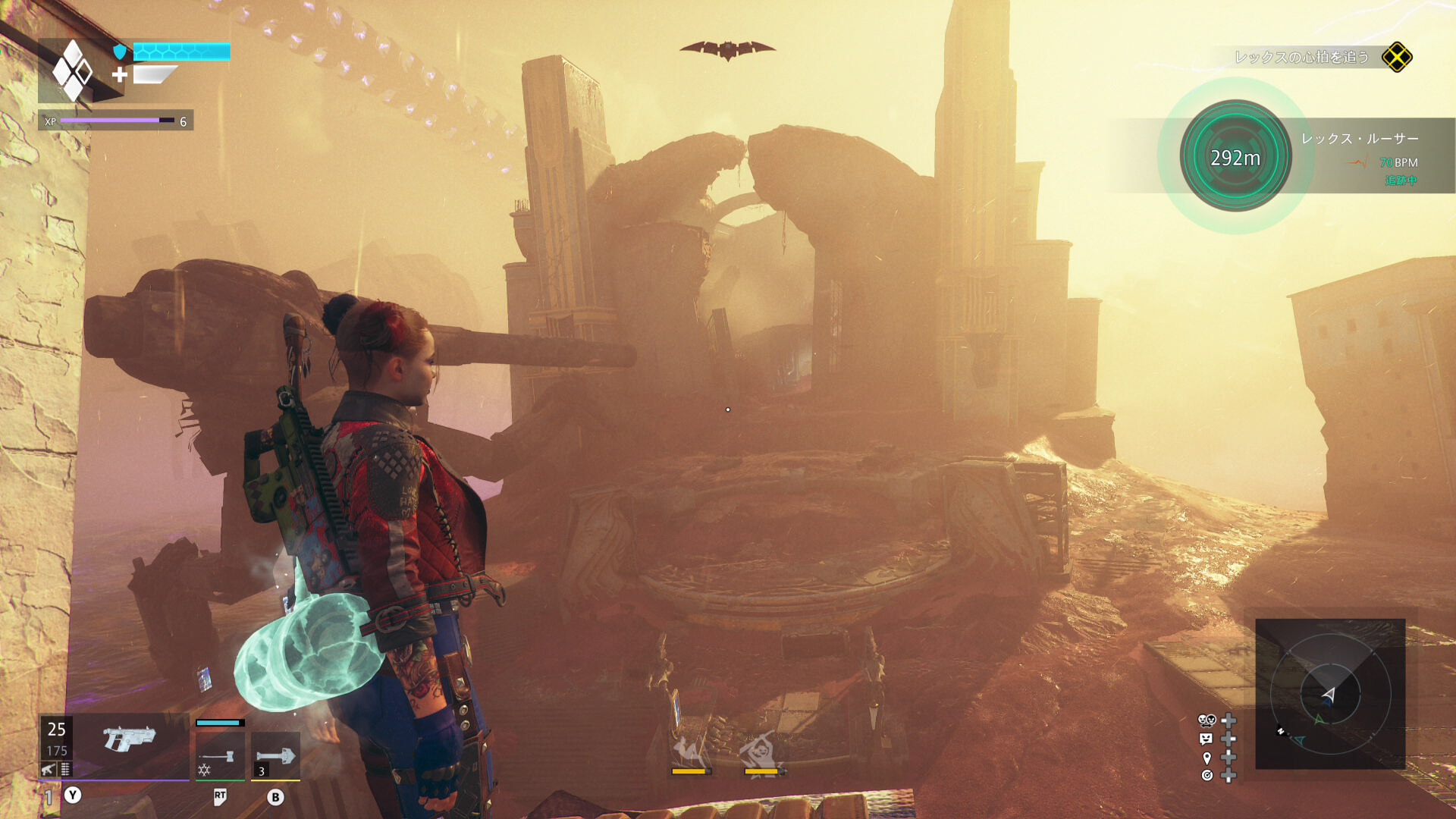Click the bat symbol compass marker

point(727,50)
